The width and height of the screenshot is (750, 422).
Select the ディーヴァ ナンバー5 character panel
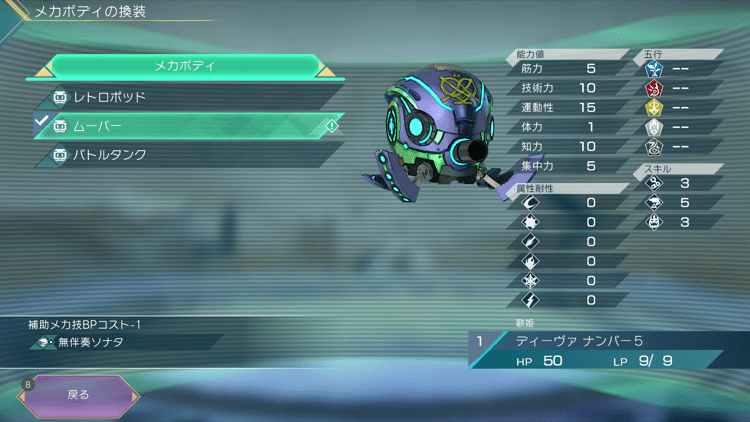point(597,349)
